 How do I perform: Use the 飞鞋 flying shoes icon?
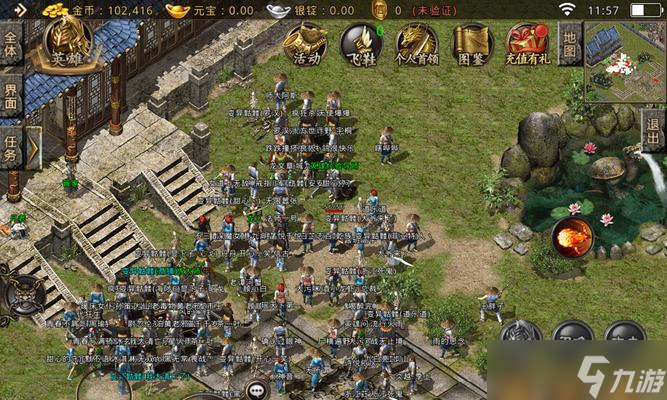[361, 44]
